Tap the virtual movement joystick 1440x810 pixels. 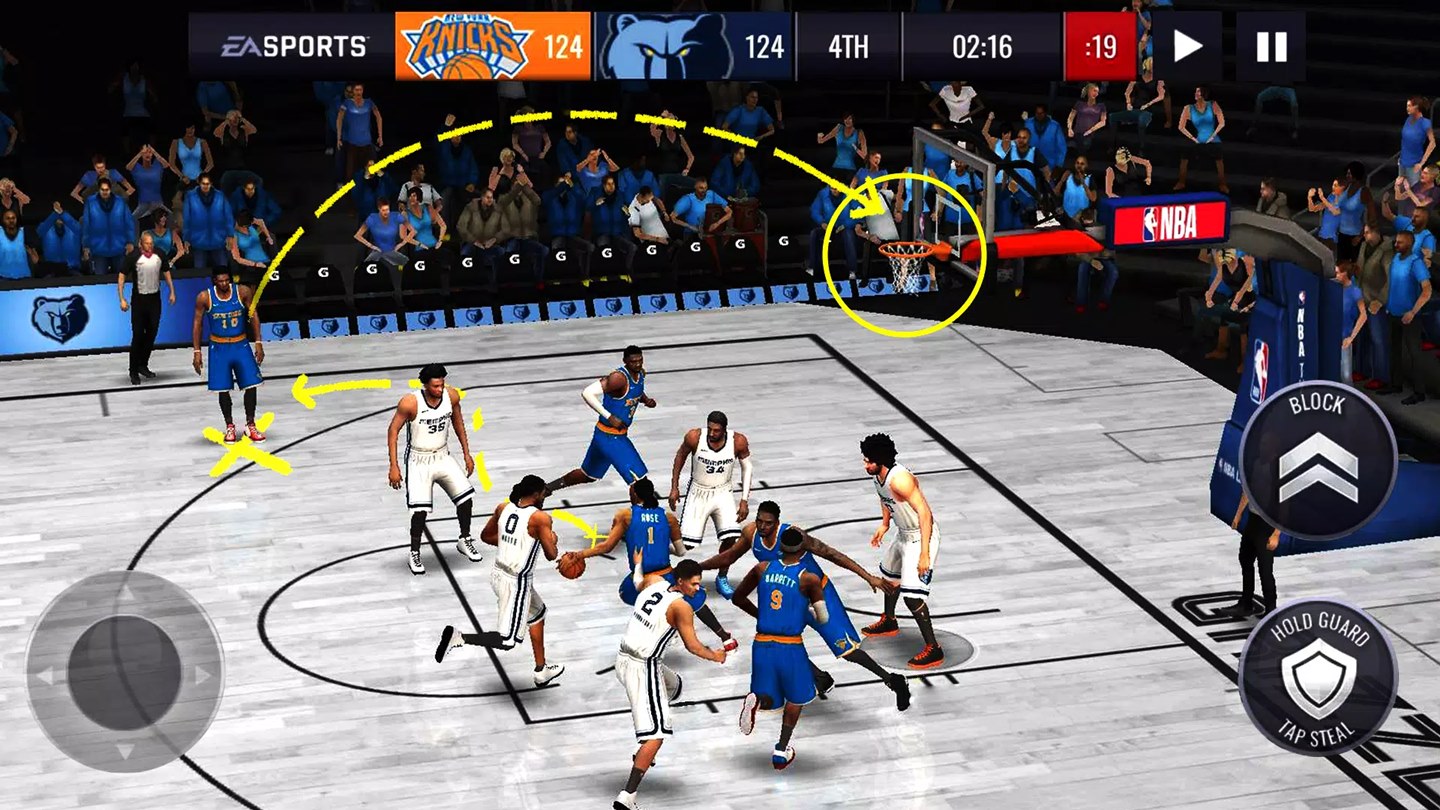(x=125, y=671)
